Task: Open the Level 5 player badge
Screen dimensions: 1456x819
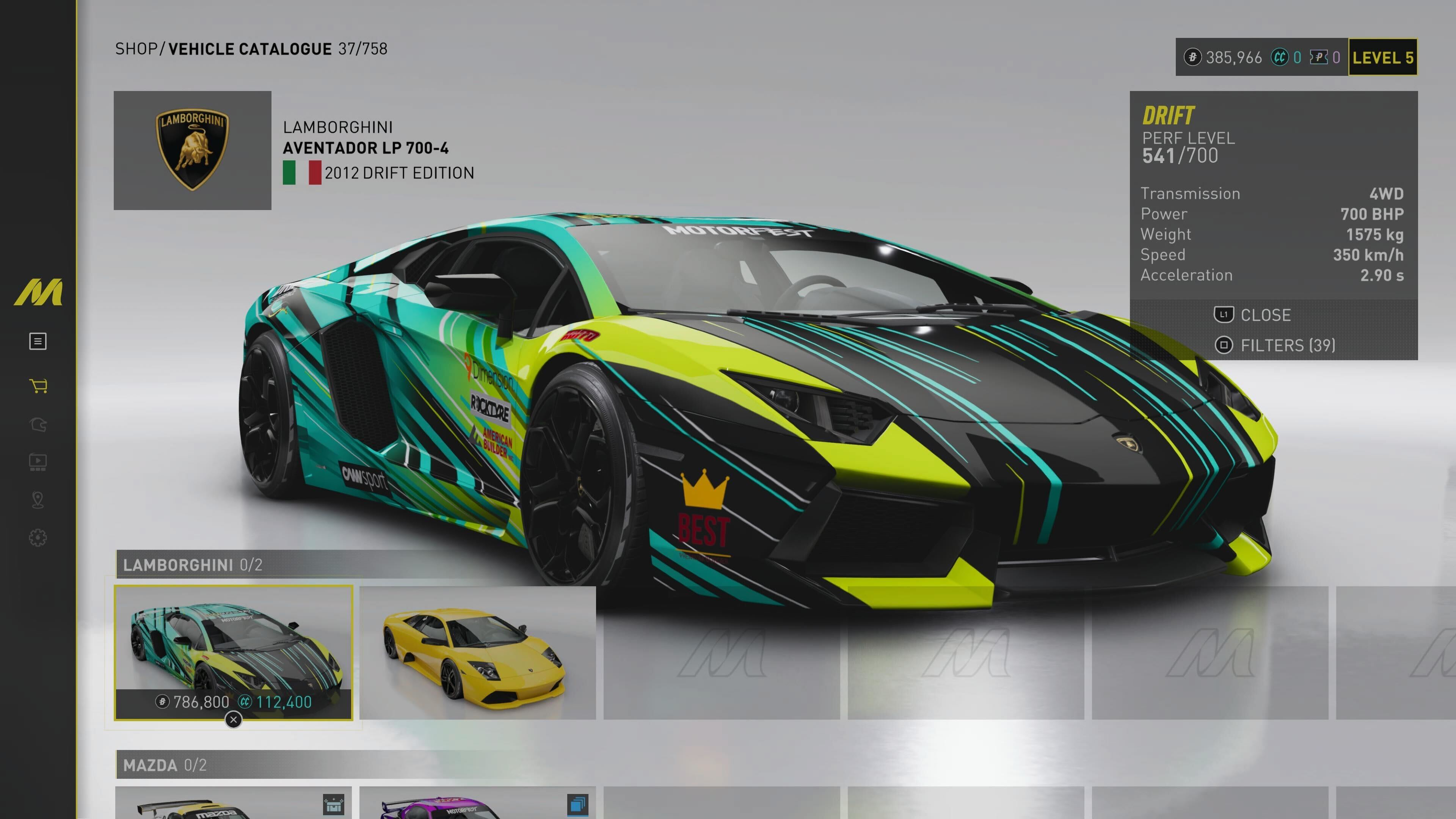Action: pyautogui.click(x=1382, y=57)
